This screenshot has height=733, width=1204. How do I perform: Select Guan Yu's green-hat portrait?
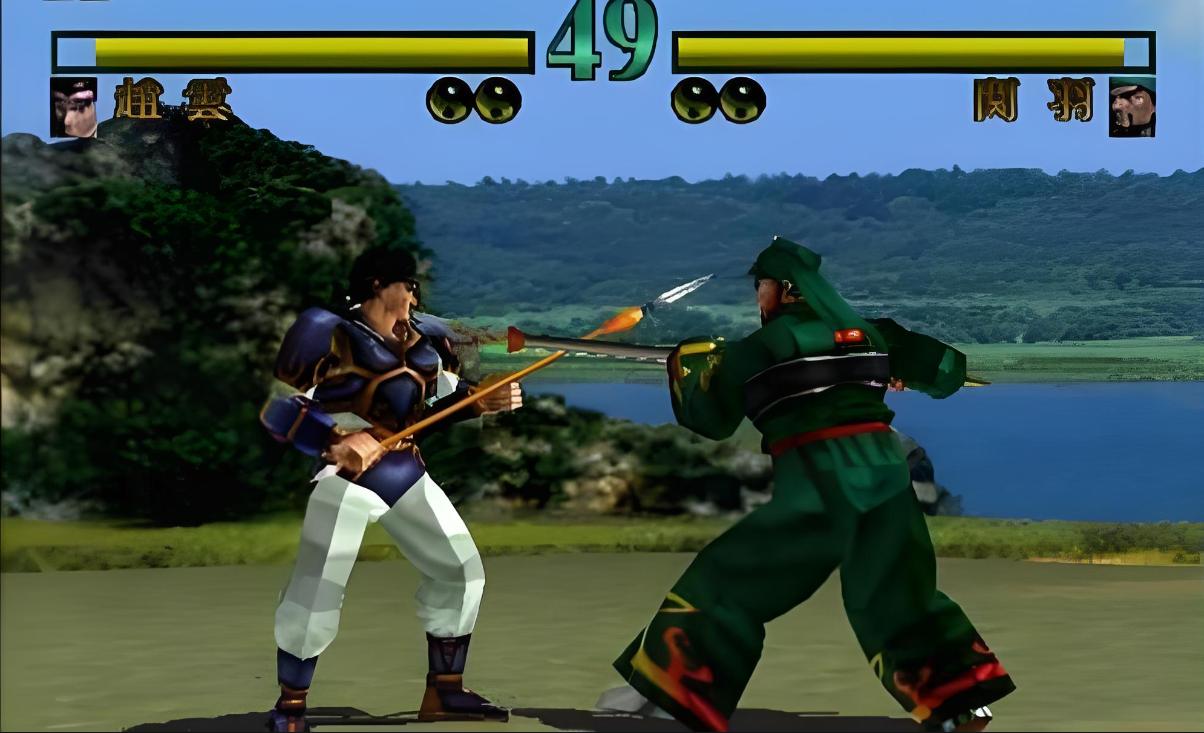pos(1132,107)
